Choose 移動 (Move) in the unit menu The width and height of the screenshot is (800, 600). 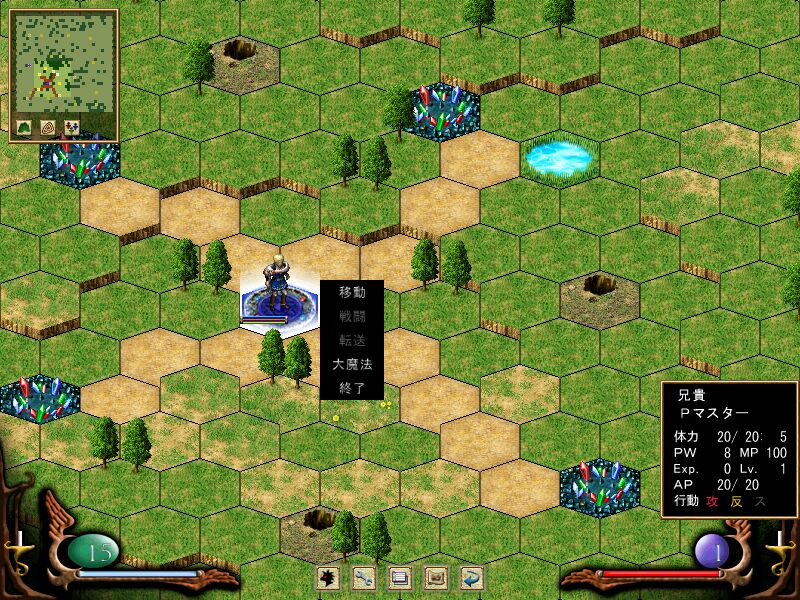[x=352, y=293]
